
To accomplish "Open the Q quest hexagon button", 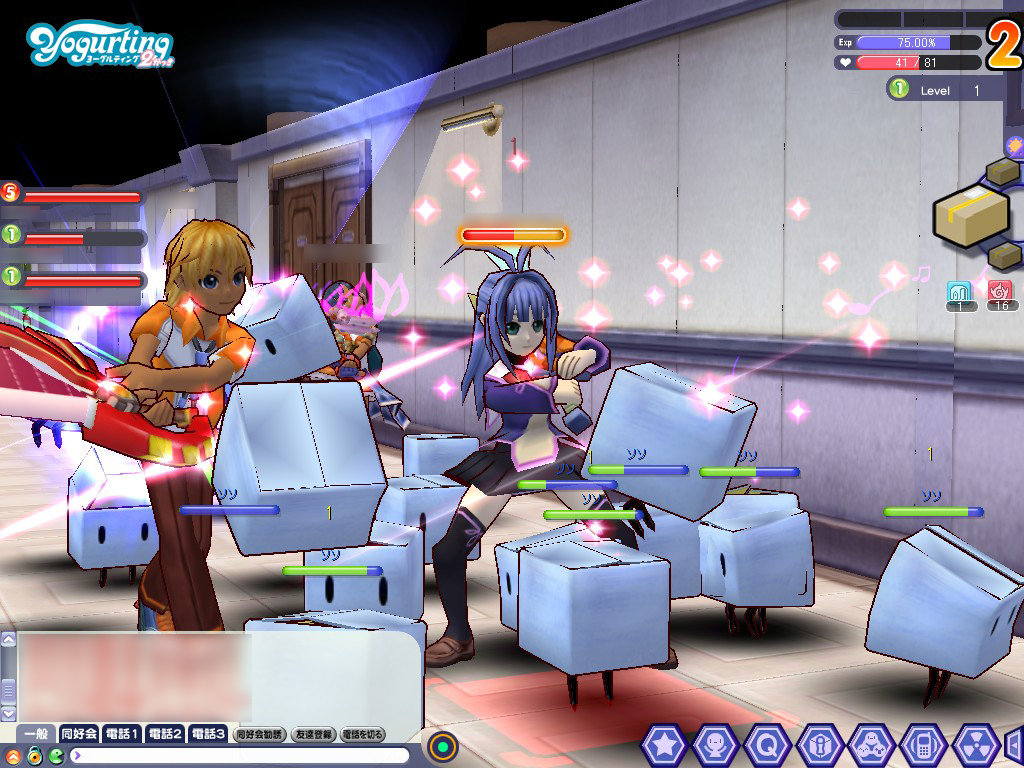I will point(767,744).
